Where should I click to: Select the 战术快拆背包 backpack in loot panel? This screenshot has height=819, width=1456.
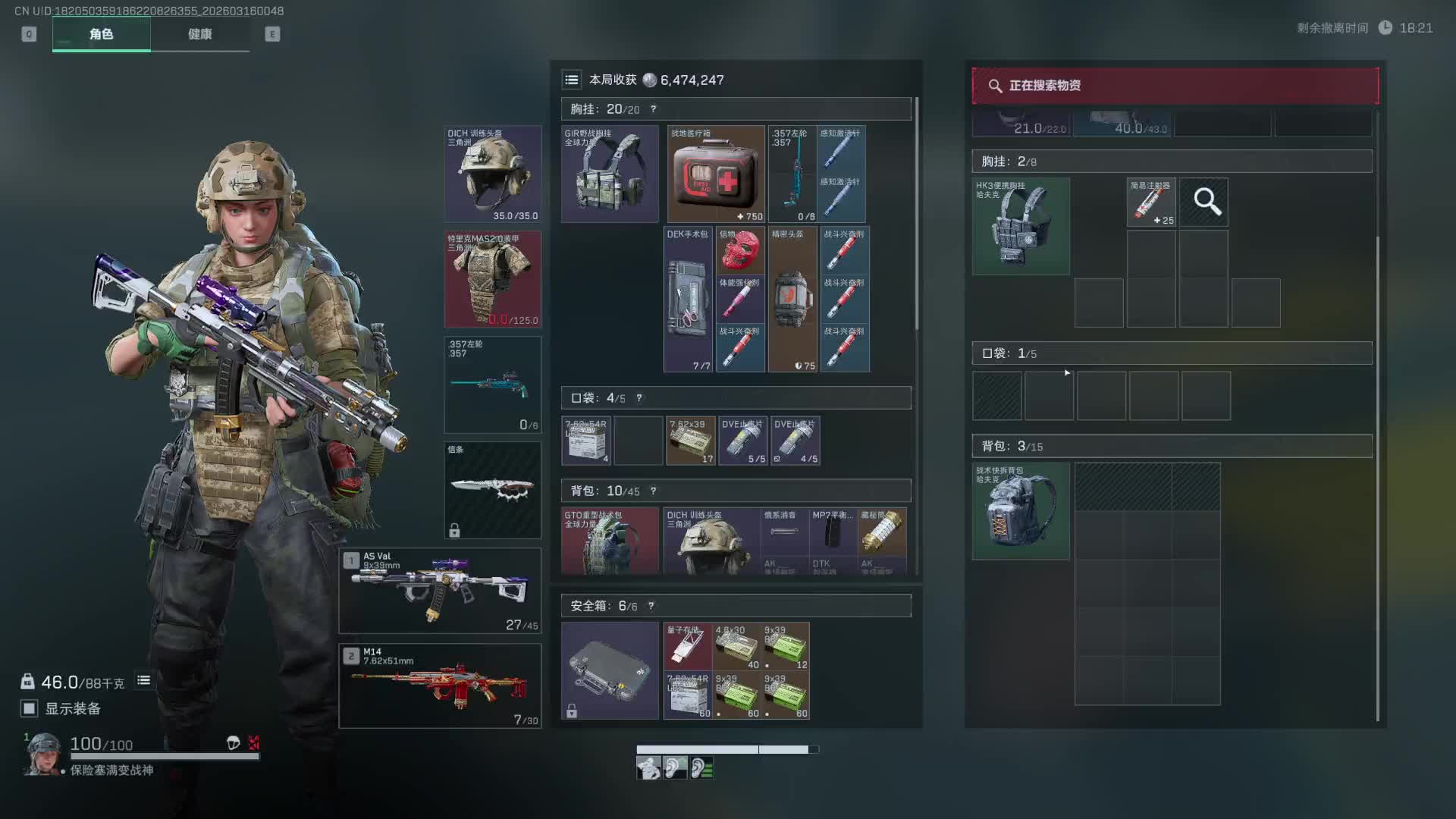[x=1021, y=511]
